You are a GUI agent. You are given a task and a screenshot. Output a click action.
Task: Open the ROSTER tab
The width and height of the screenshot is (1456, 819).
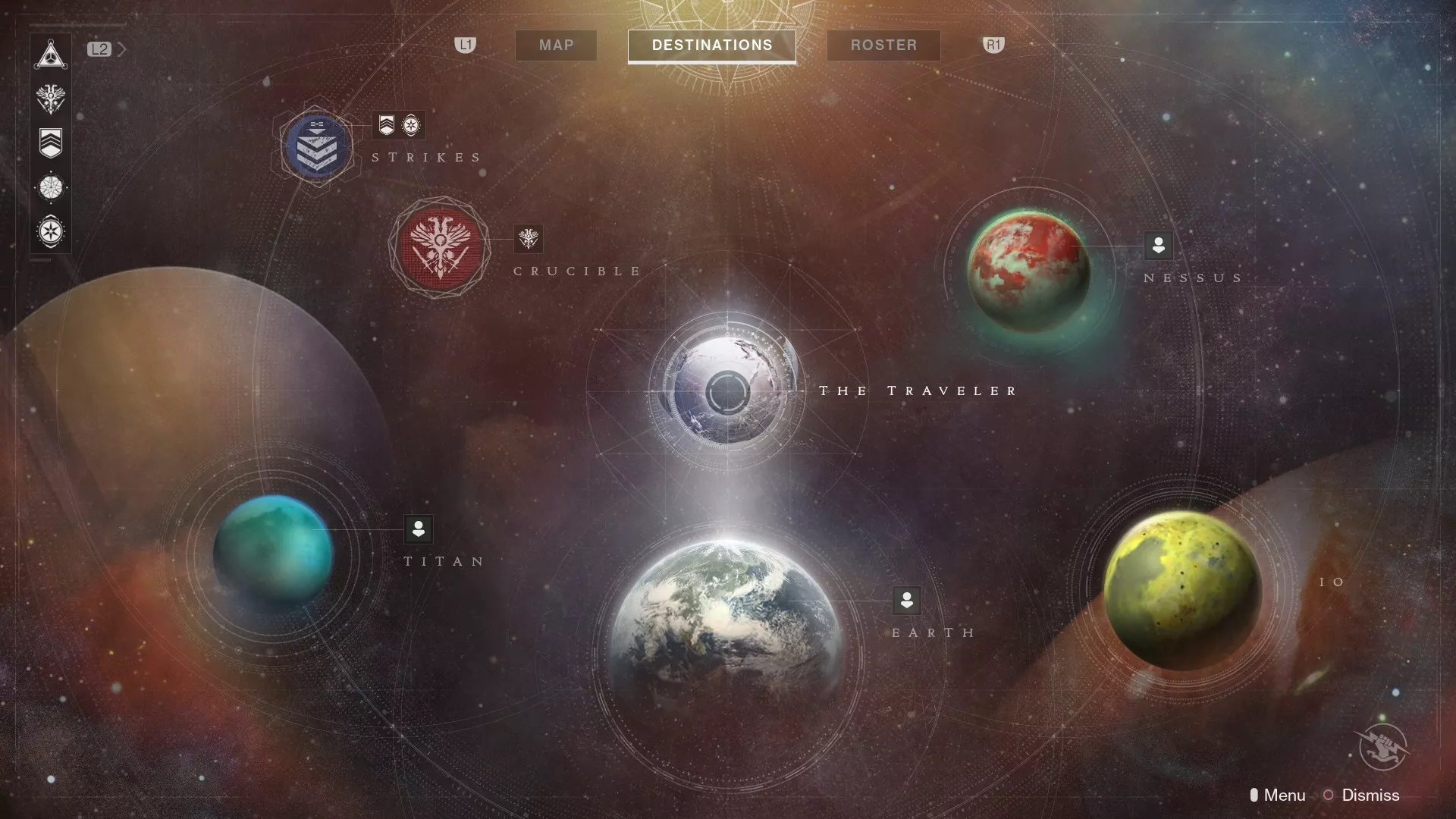[883, 45]
